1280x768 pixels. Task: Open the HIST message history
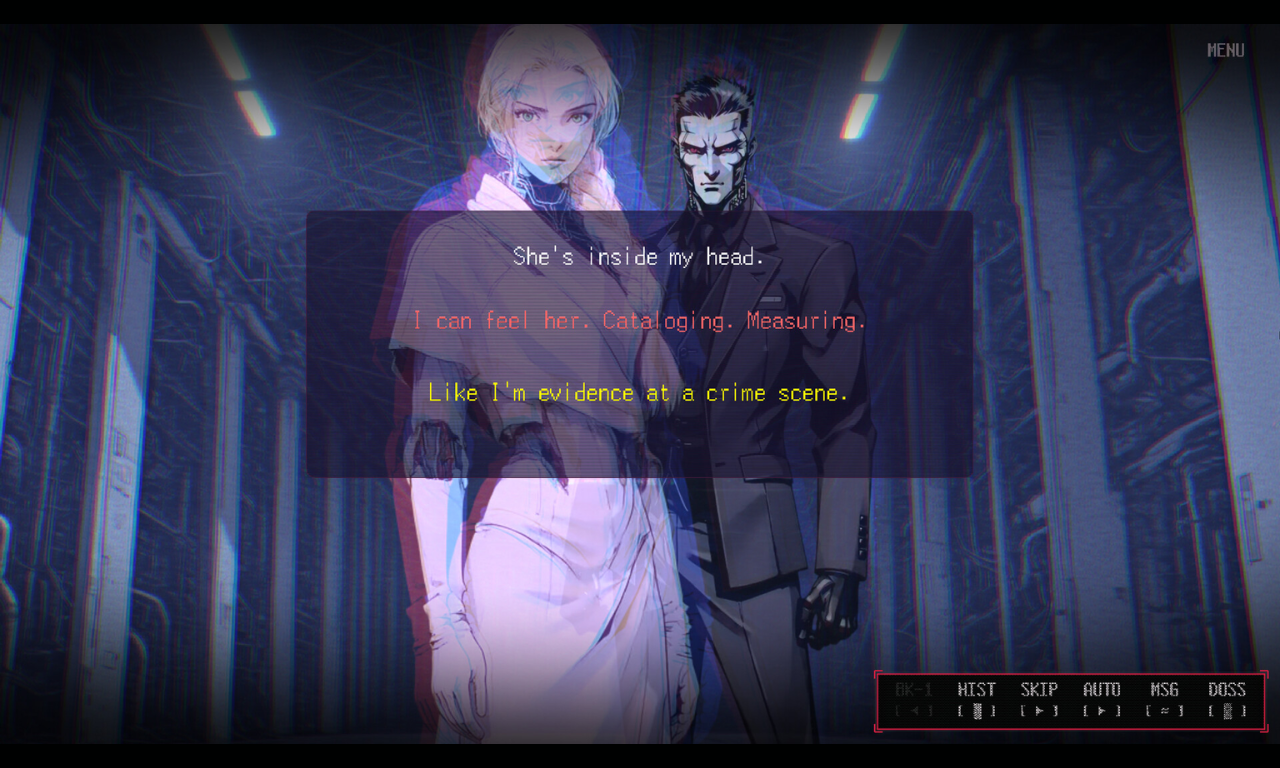click(976, 699)
